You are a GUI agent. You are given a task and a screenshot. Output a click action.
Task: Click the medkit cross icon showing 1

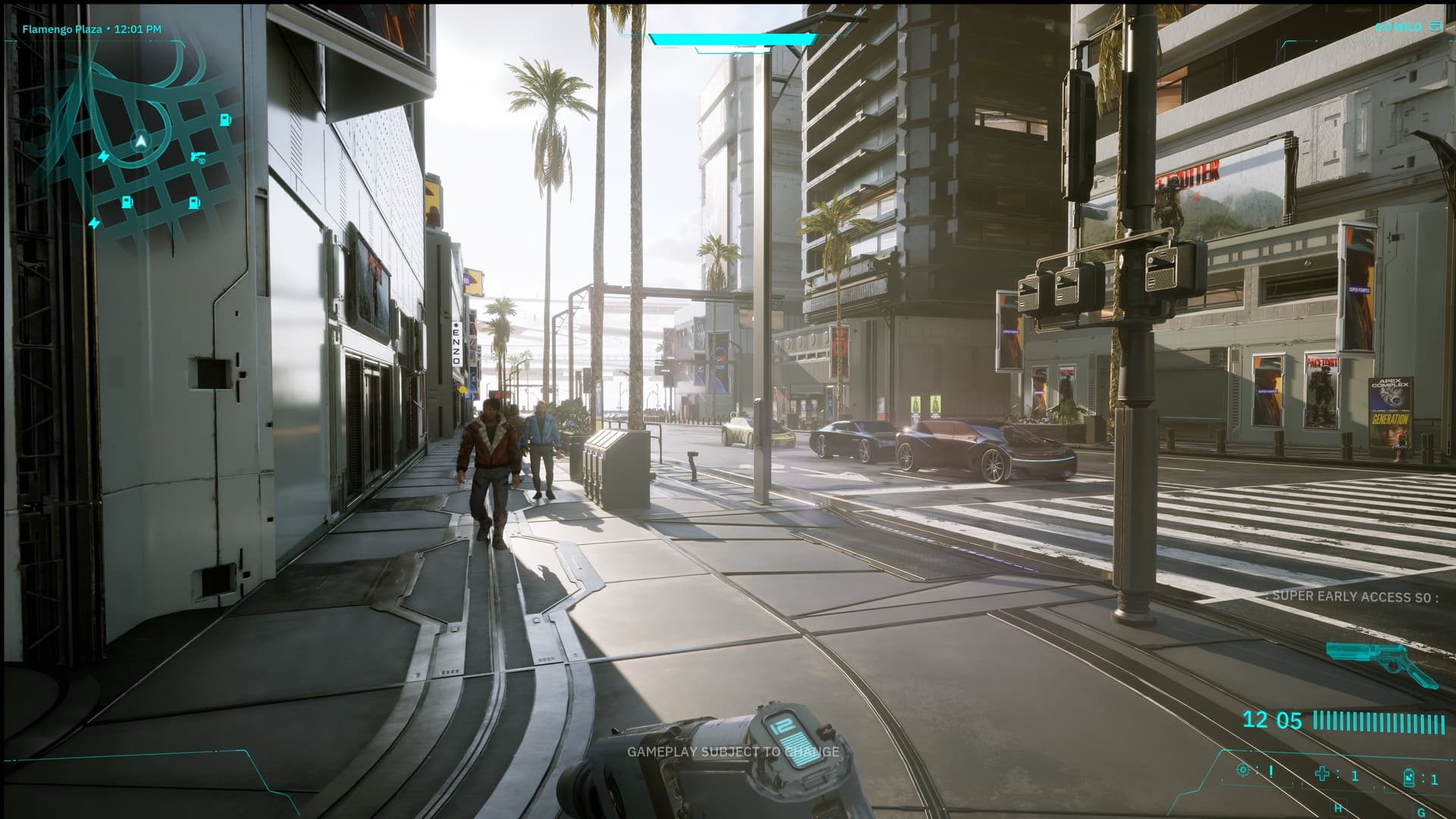point(1323,774)
